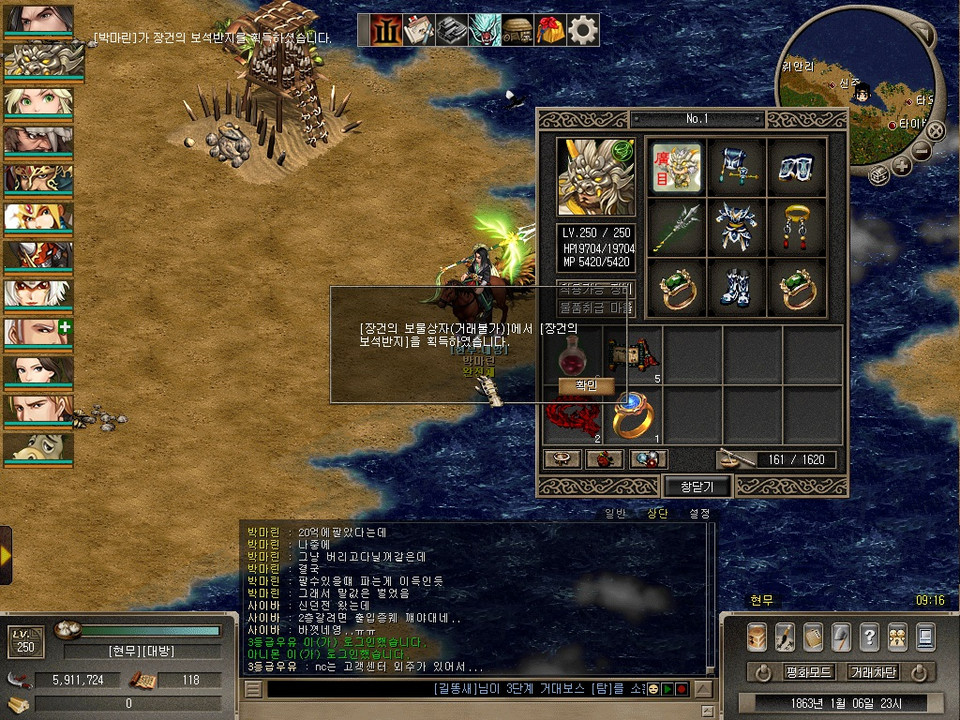Toggle 거래차단 trade block button

[x=872, y=672]
